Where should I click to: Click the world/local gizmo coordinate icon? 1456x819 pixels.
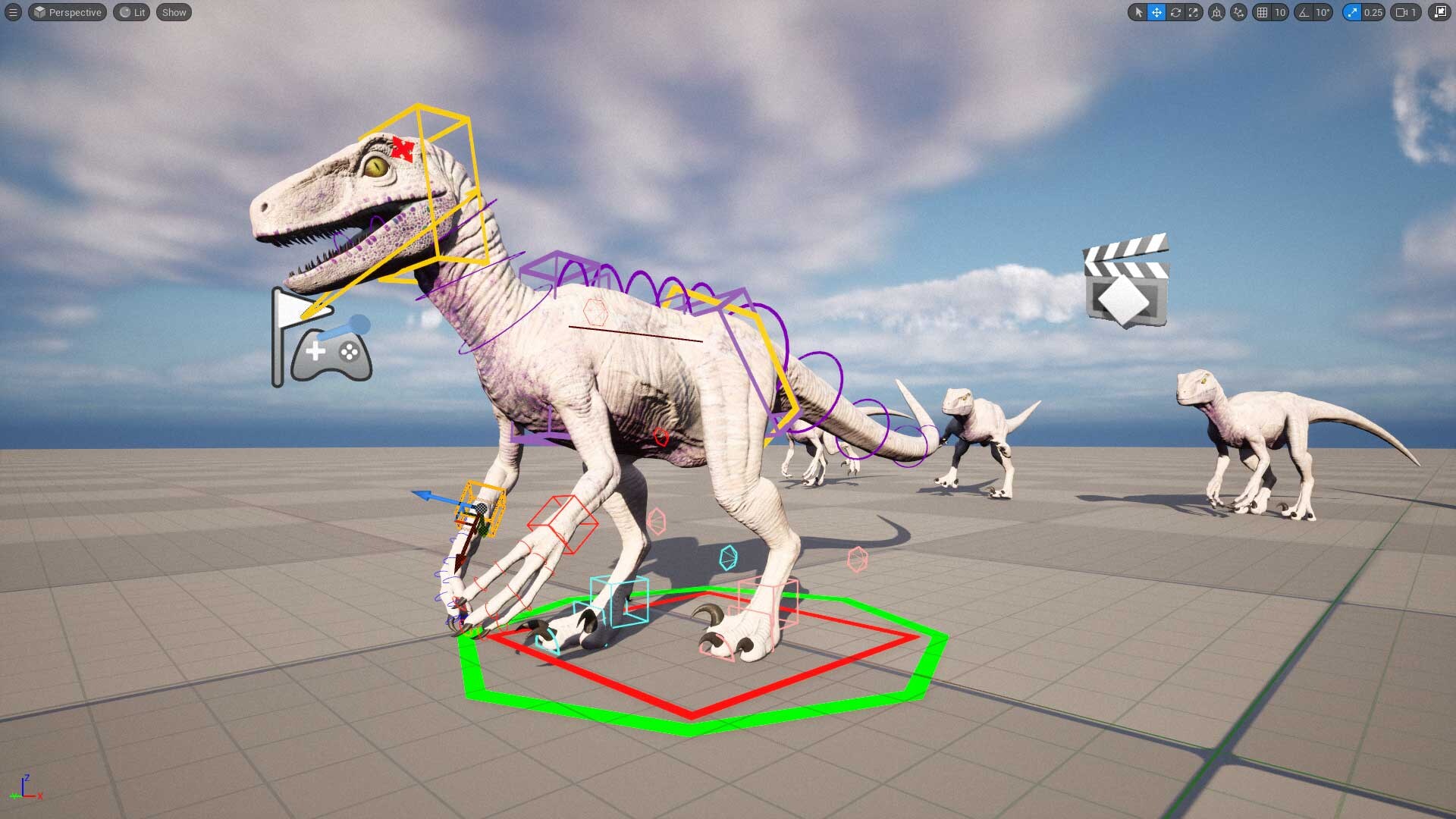[x=1217, y=12]
